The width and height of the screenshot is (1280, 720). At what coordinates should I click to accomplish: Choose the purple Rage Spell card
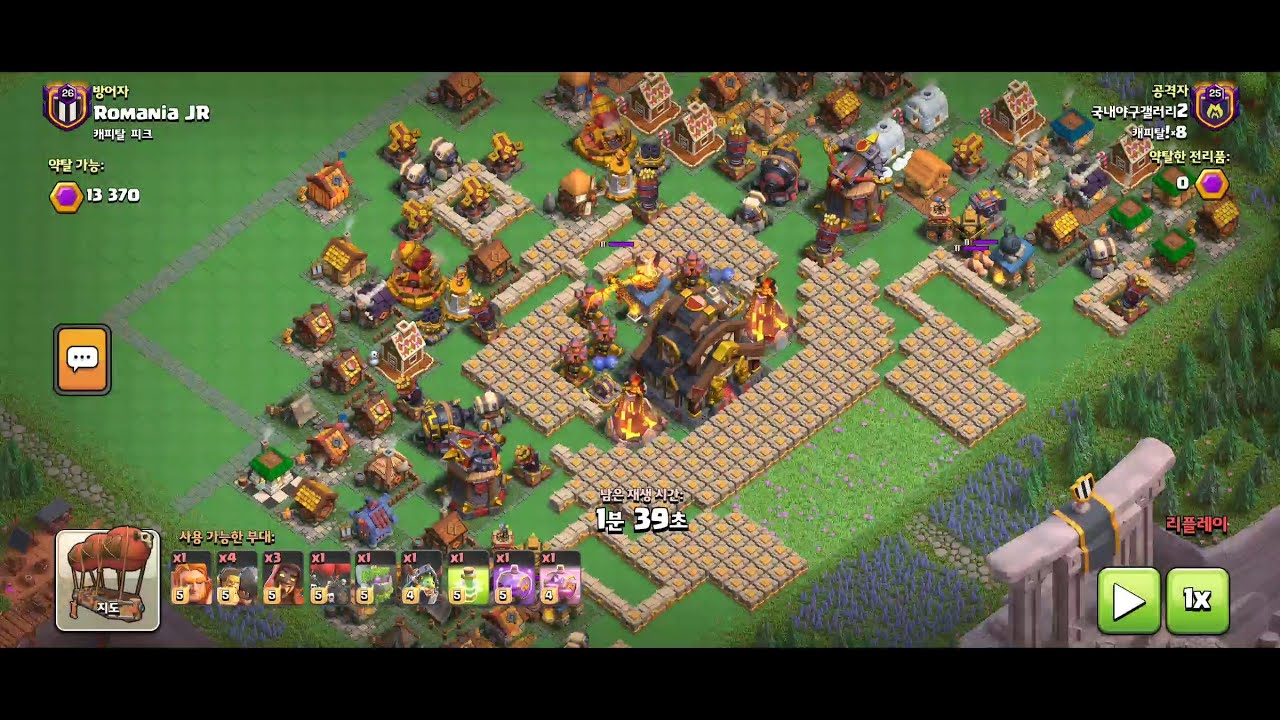tap(514, 578)
